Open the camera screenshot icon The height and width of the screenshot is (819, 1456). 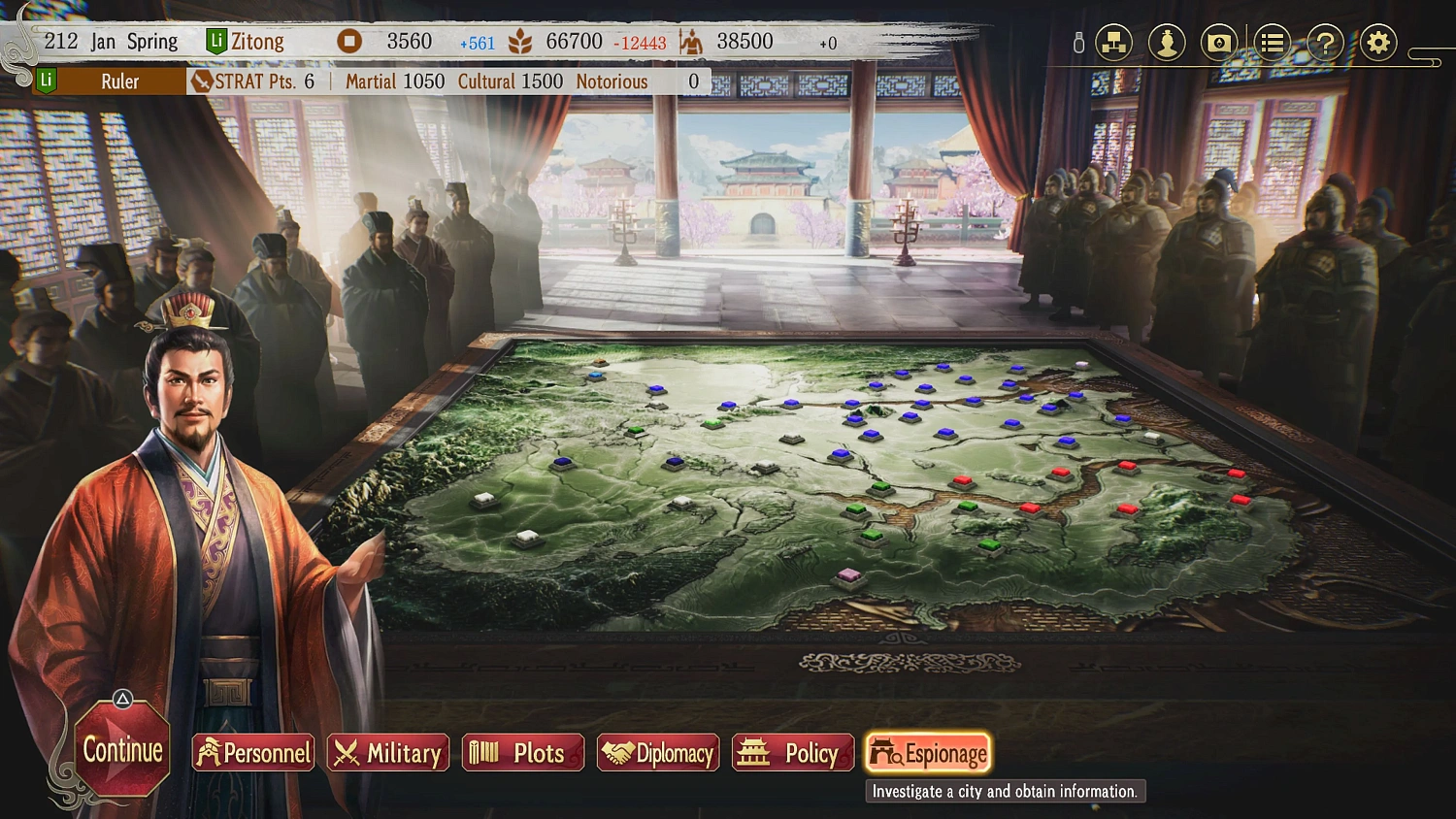tap(1219, 42)
